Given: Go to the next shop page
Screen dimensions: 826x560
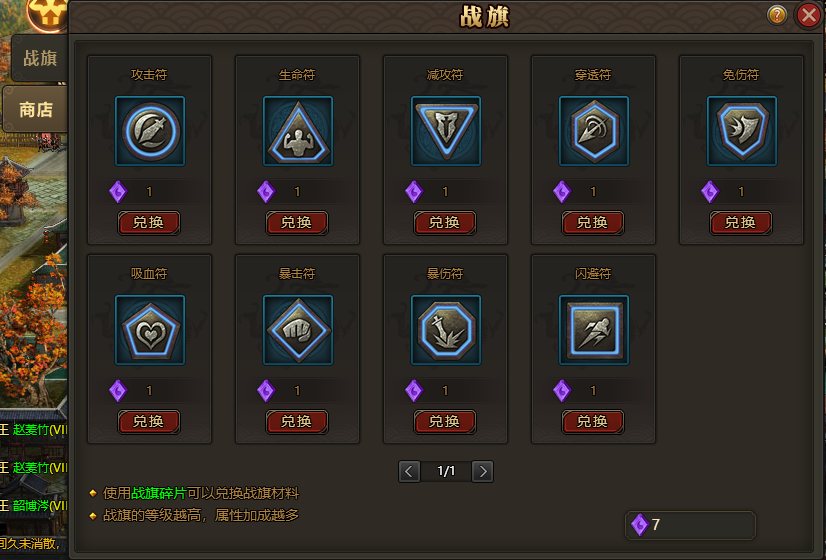Looking at the screenshot, I should tap(483, 471).
